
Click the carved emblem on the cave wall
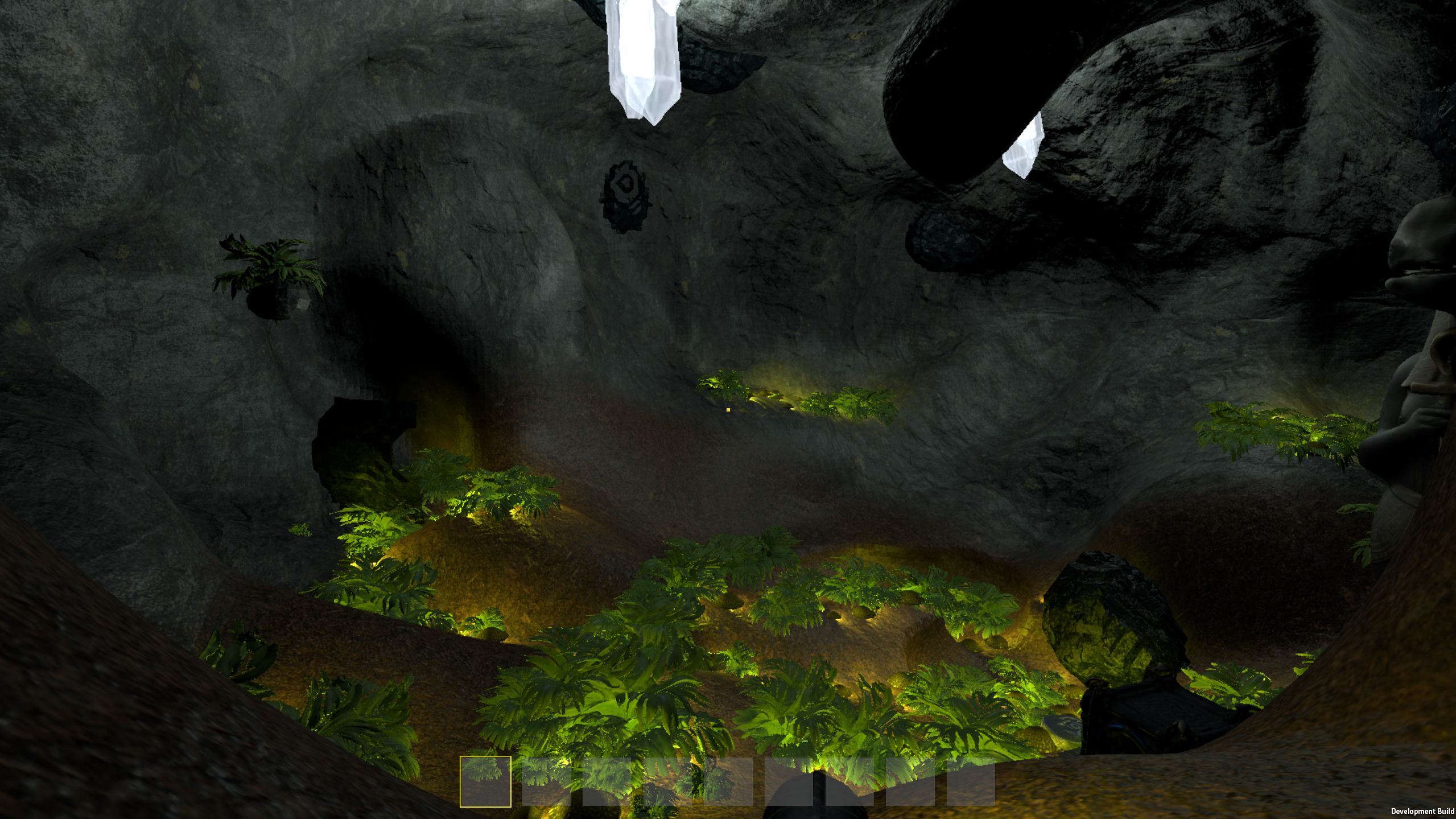(x=626, y=196)
